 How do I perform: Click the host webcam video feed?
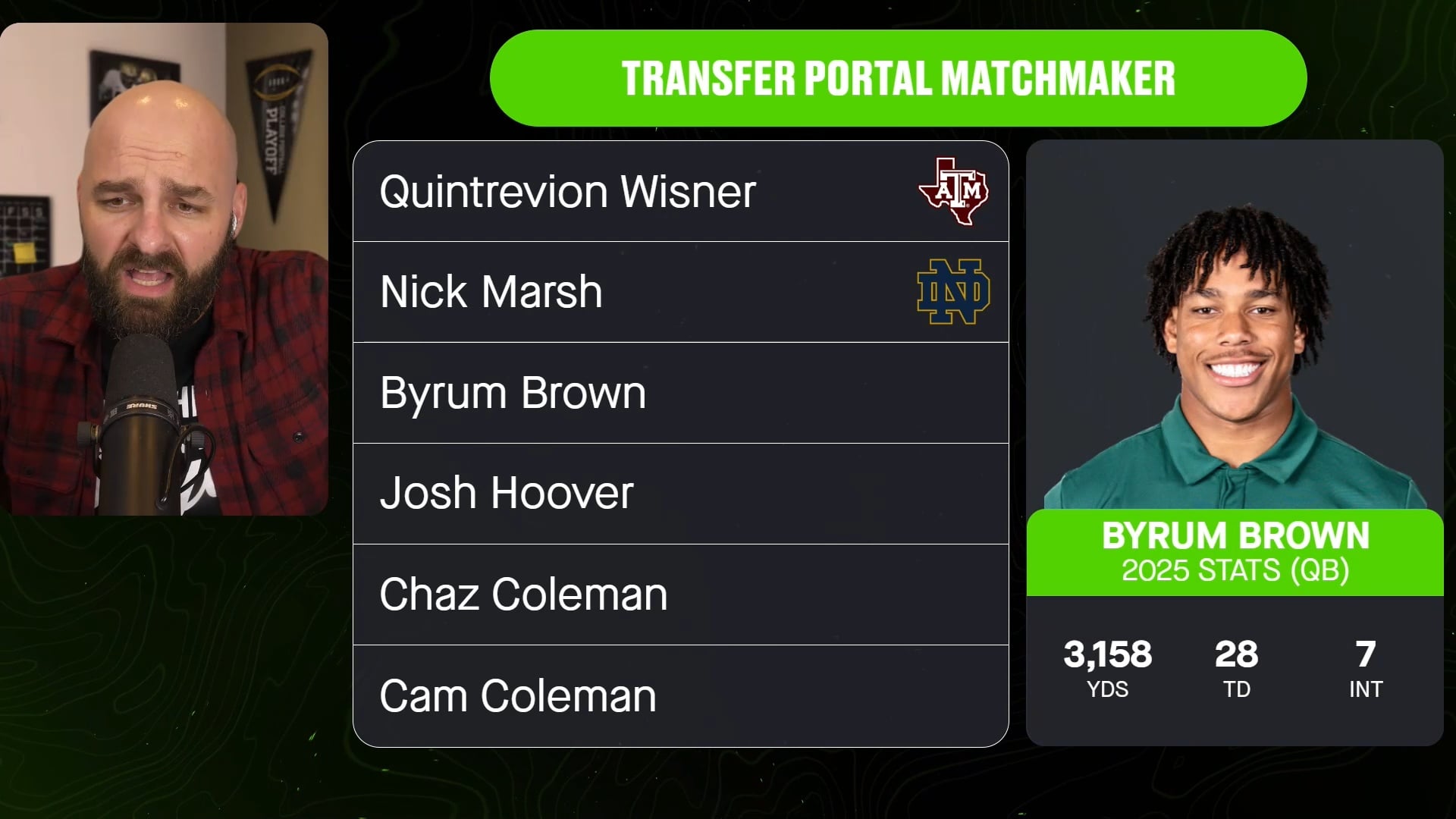click(x=164, y=269)
